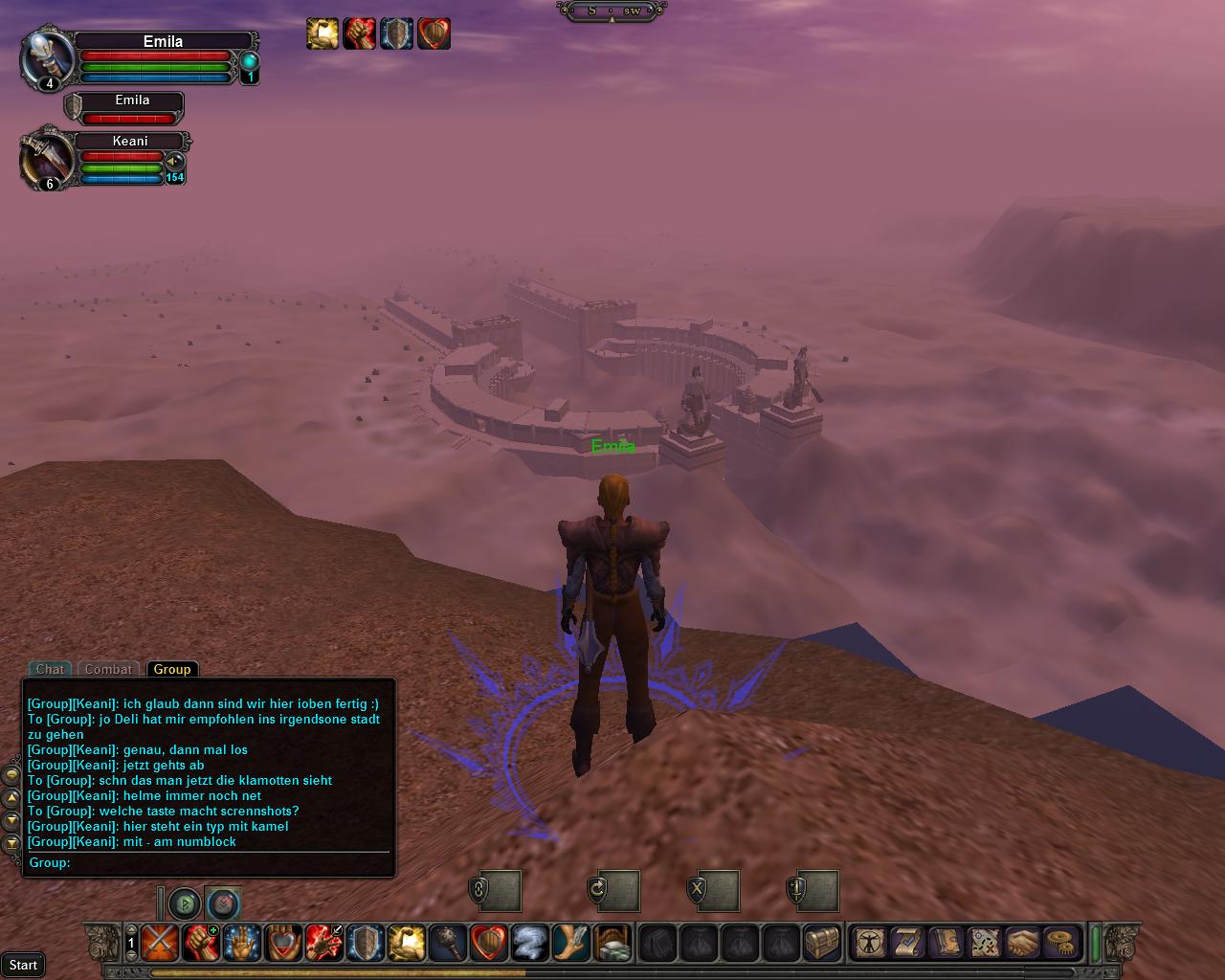This screenshot has height=980, width=1225.
Task: Select Keani's group member portrait
Action: (x=48, y=158)
